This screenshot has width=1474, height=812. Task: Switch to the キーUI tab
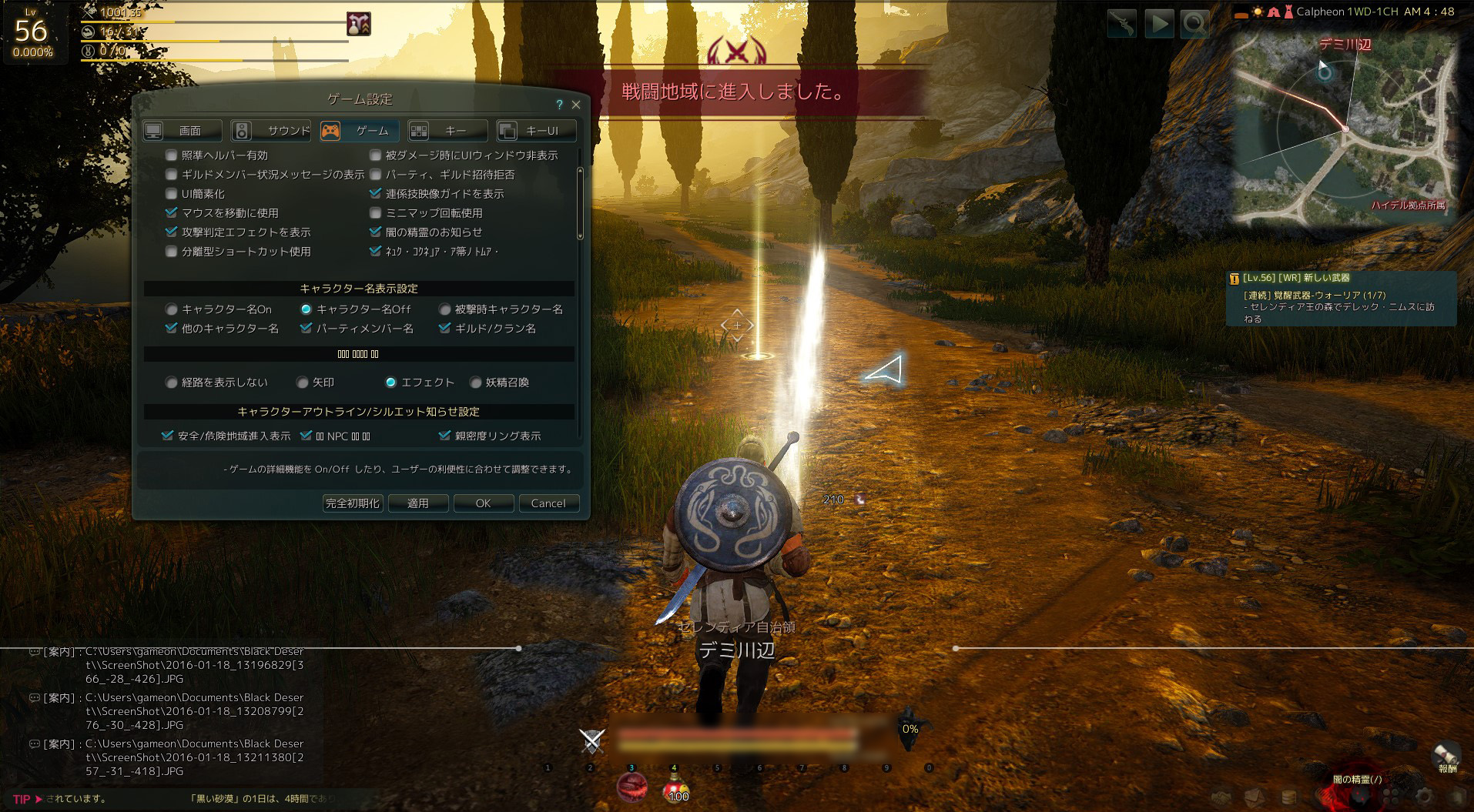click(x=537, y=131)
